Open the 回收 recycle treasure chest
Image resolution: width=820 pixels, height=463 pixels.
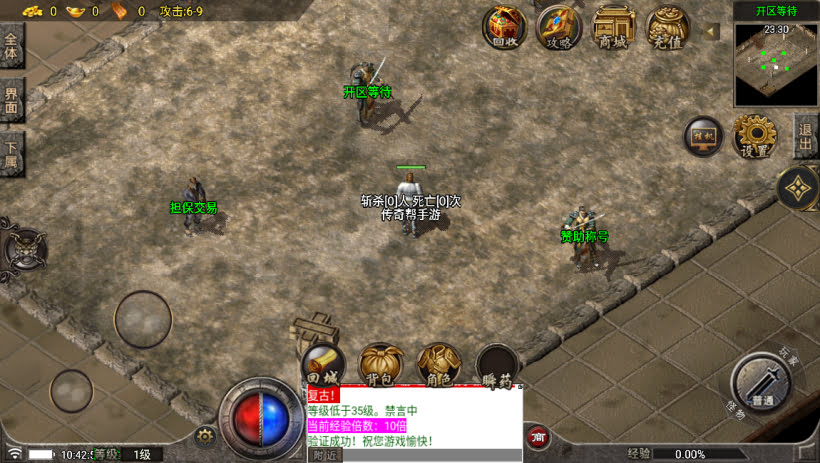[x=505, y=26]
